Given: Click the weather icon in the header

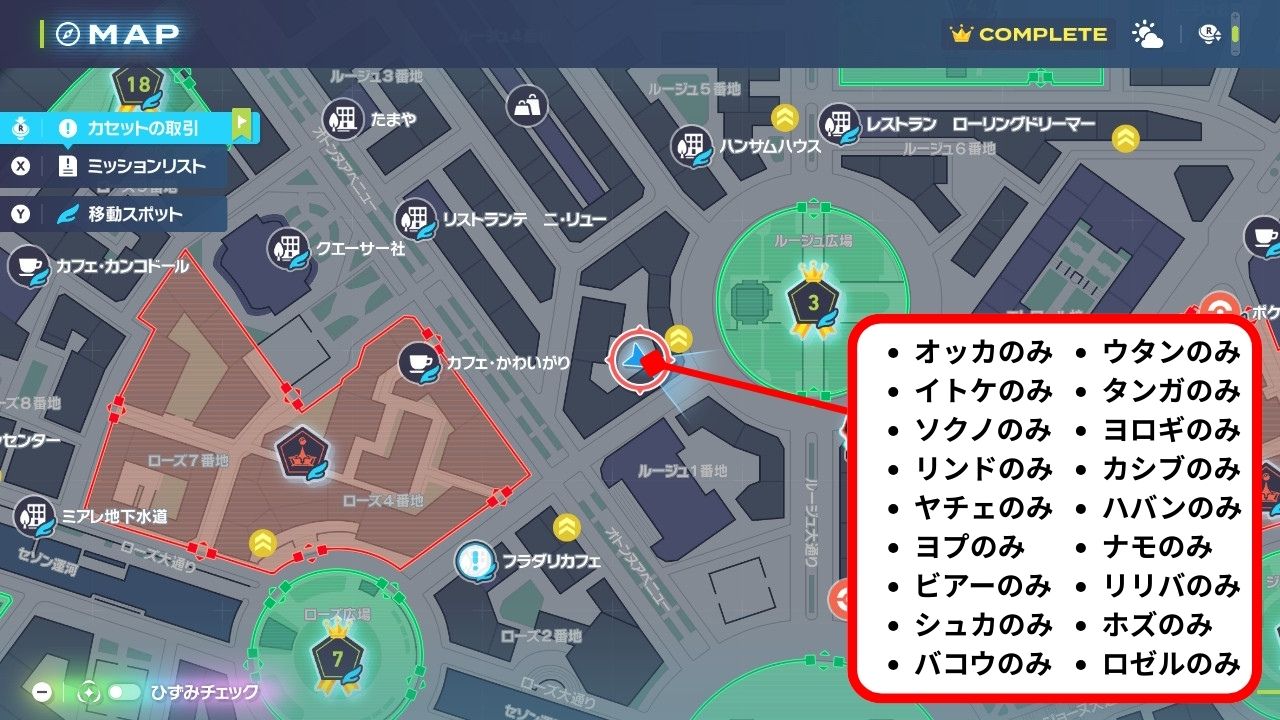Looking at the screenshot, I should (1147, 35).
